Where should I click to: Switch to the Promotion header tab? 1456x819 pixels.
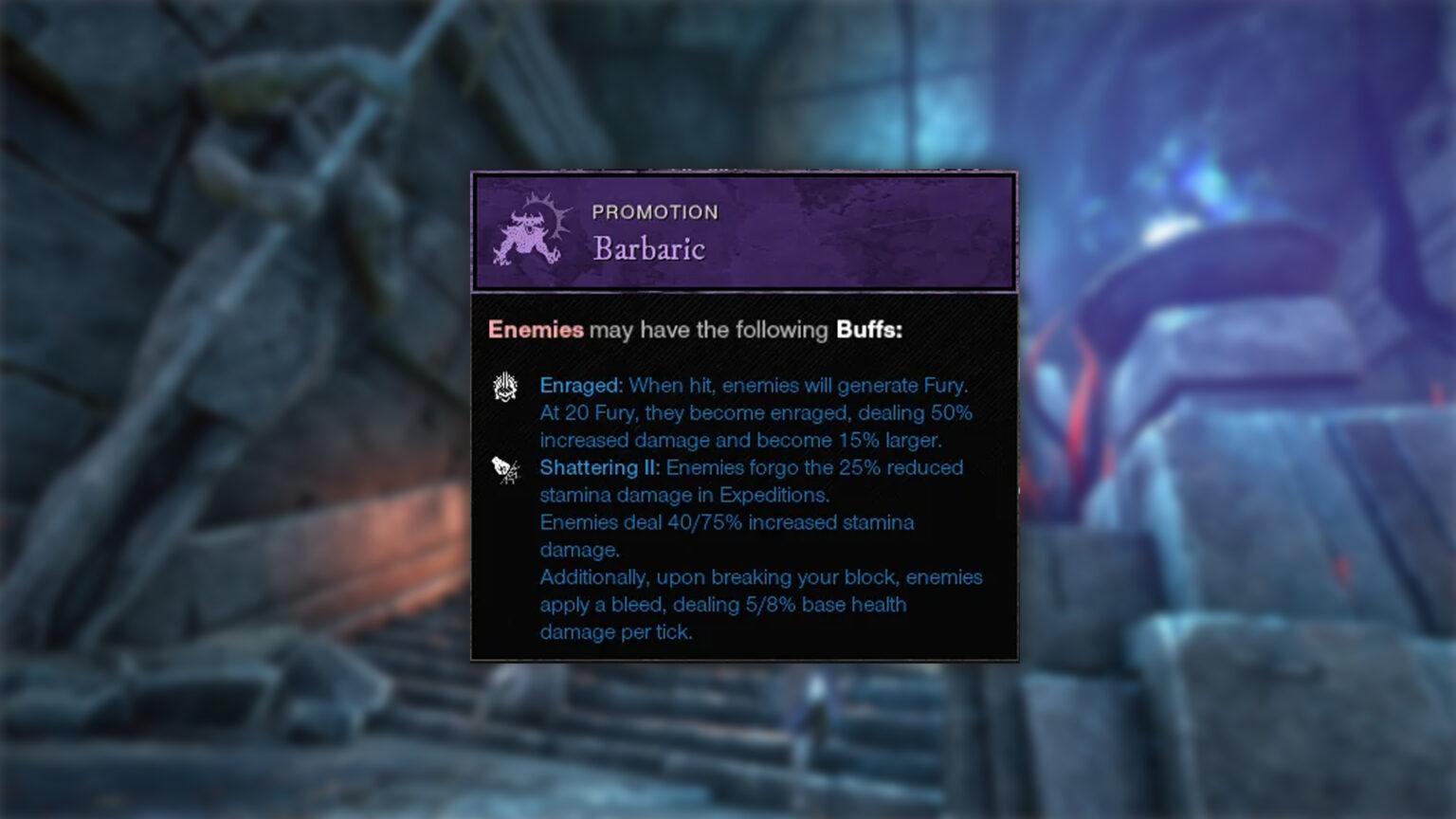[655, 211]
